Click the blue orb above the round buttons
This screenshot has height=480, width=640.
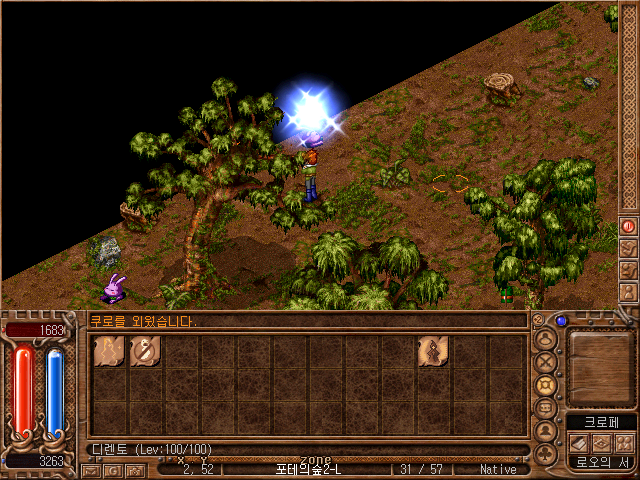pos(561,321)
